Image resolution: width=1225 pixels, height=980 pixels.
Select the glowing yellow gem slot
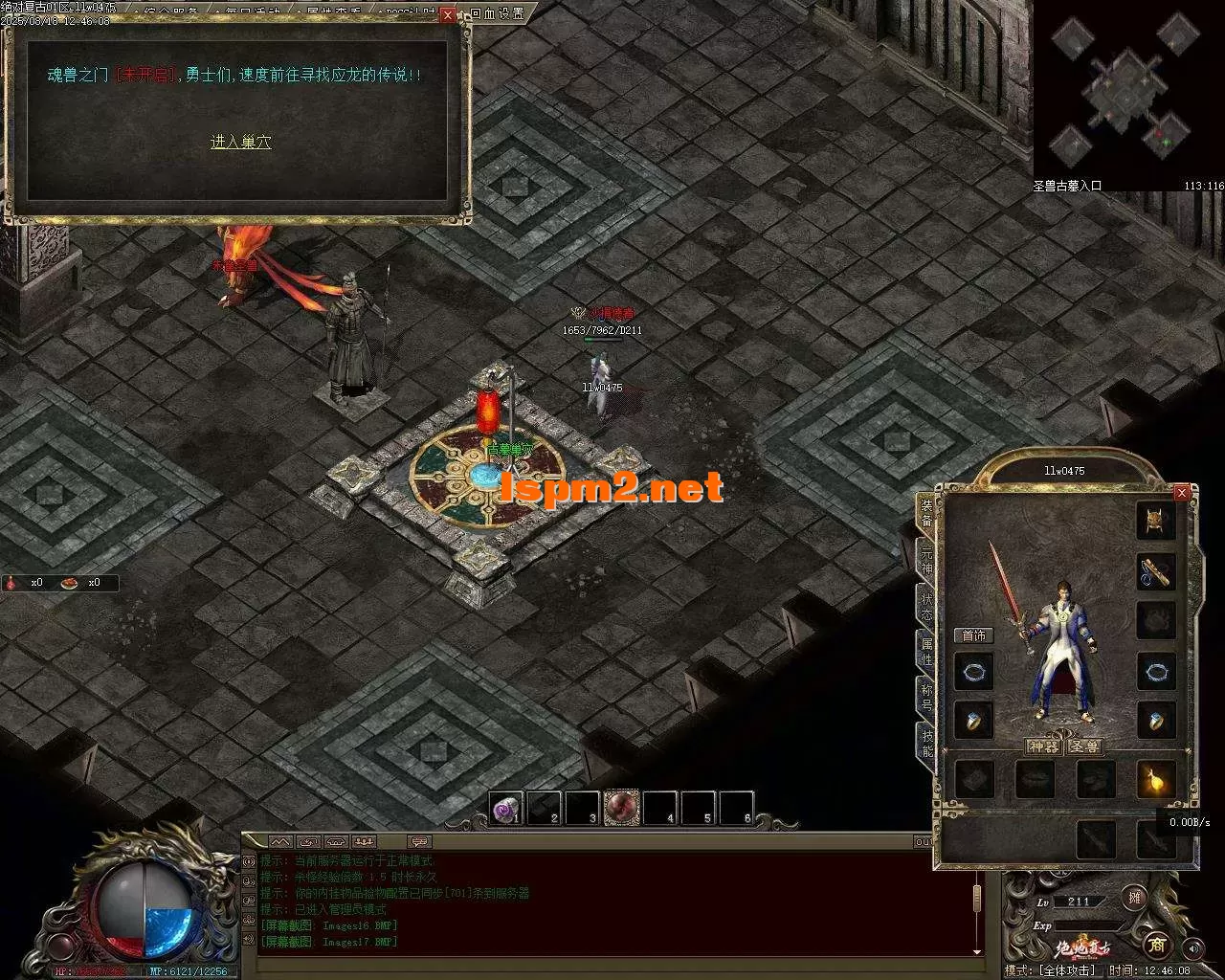[1156, 780]
